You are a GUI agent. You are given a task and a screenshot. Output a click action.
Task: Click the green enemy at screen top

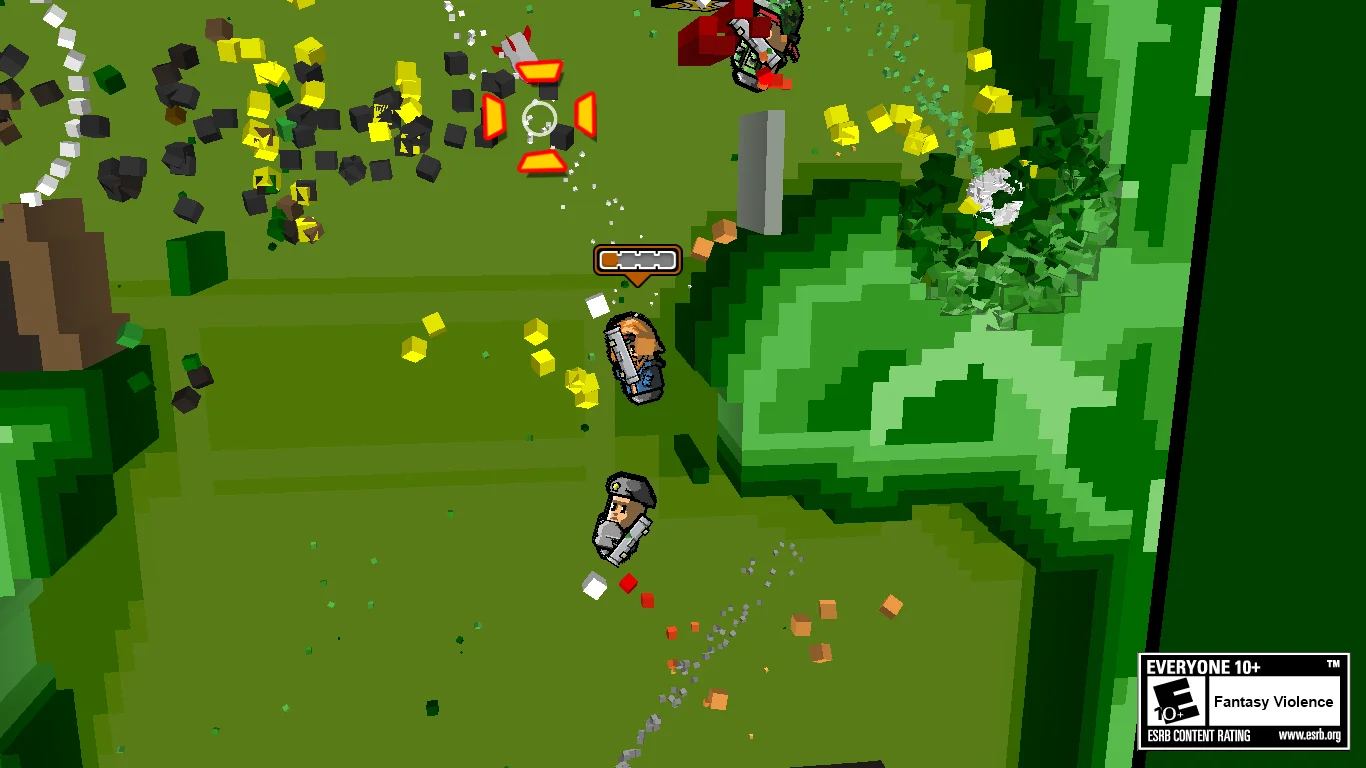760,45
